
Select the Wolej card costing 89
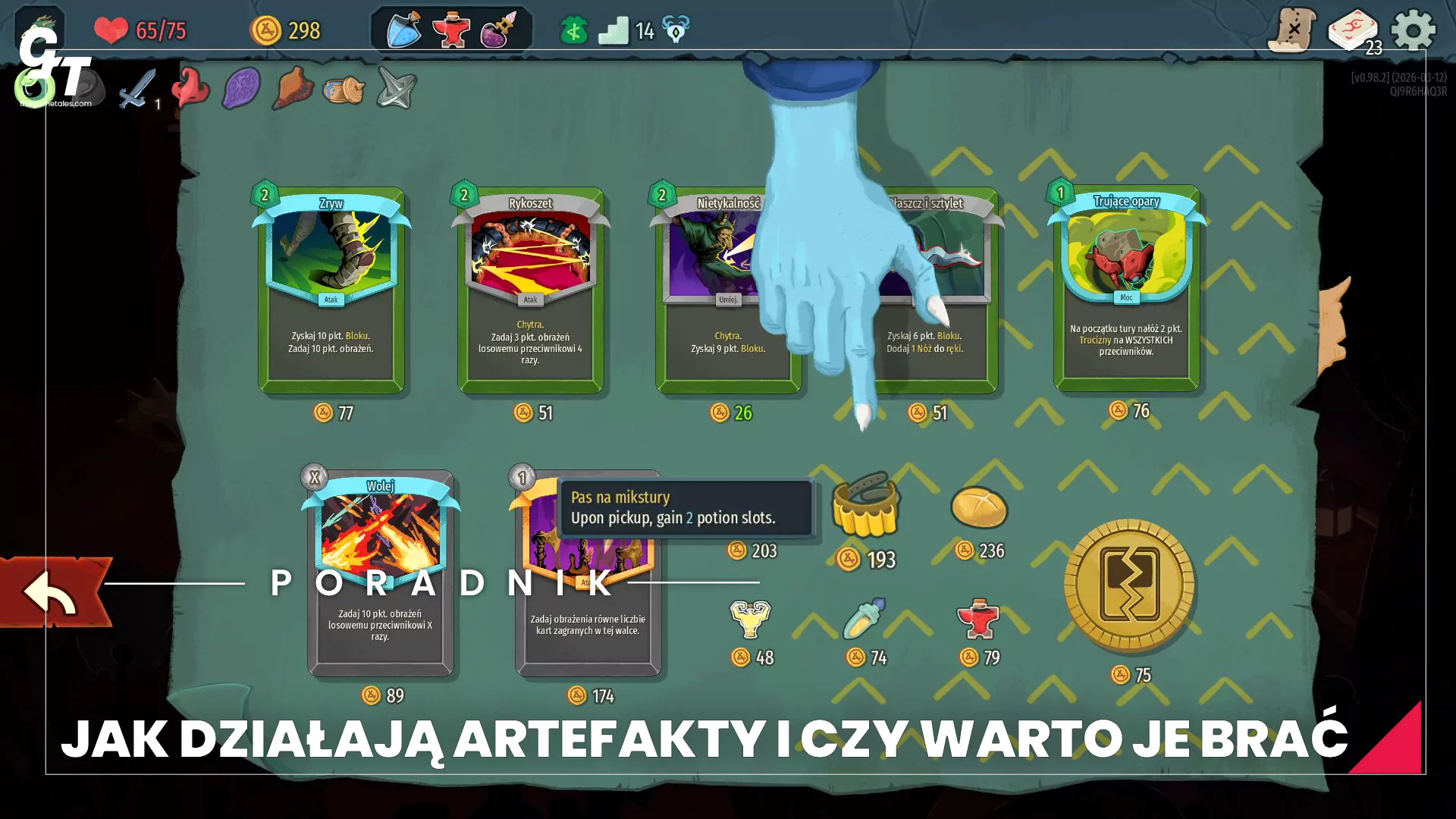(380, 574)
